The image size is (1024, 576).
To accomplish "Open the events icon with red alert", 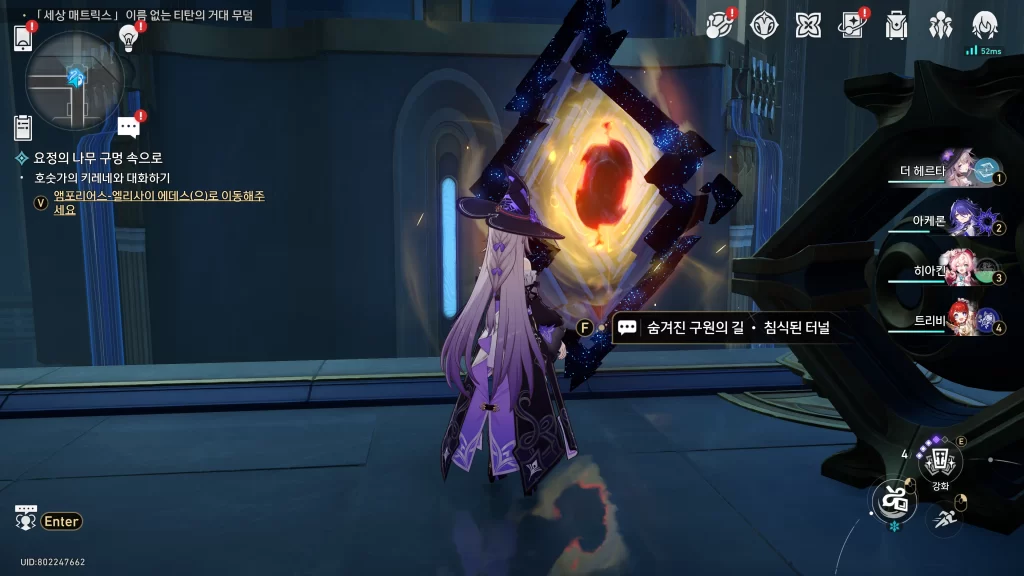I will (x=719, y=24).
